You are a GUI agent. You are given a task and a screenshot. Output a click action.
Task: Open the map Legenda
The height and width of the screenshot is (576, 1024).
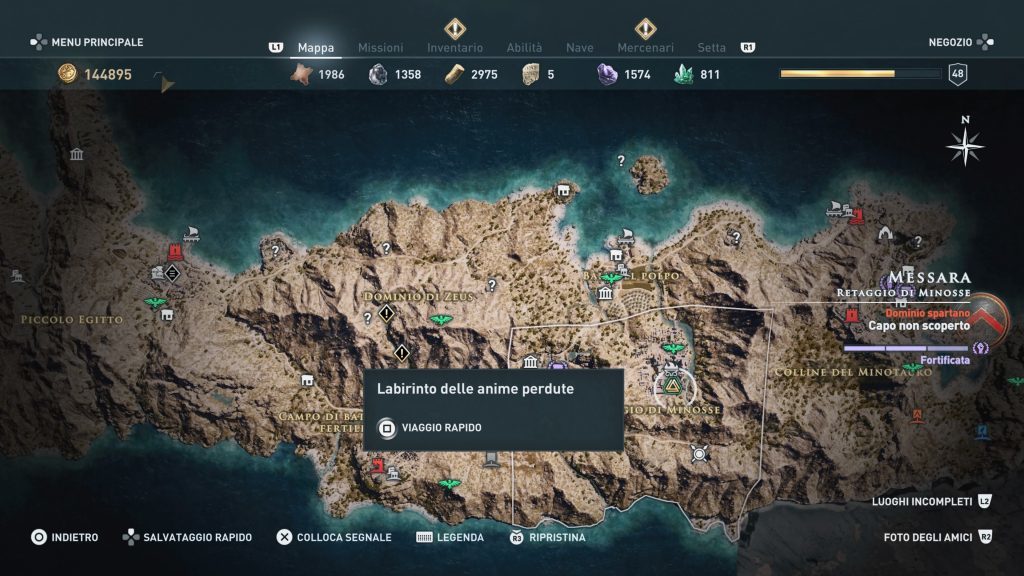[450, 537]
